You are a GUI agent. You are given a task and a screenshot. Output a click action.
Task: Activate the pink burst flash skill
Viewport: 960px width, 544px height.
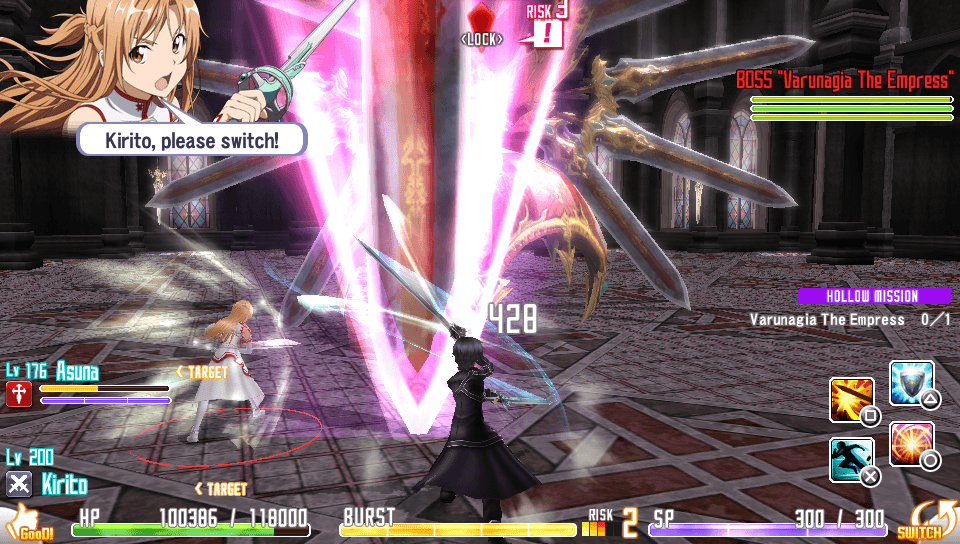tap(911, 443)
